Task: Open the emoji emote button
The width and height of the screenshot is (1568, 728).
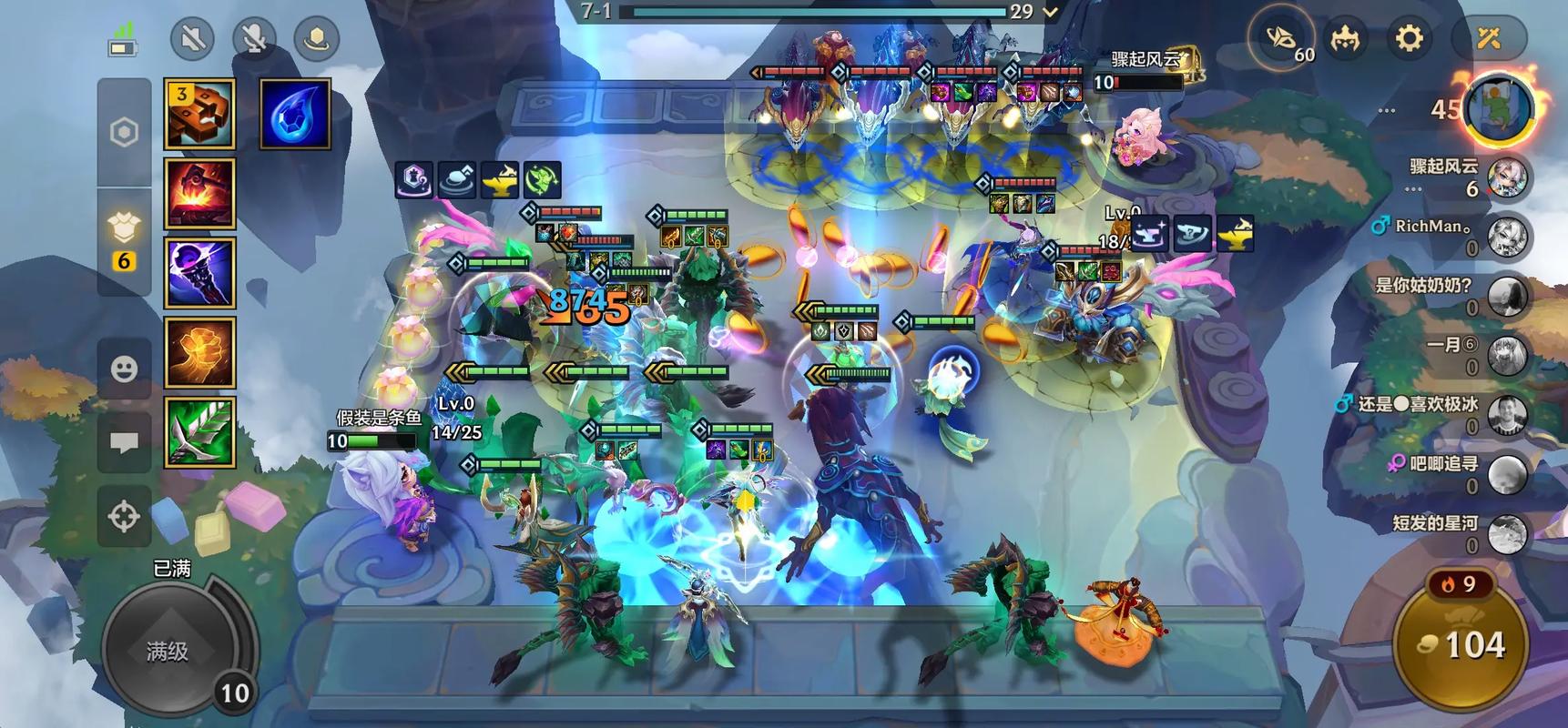Action: [124, 369]
